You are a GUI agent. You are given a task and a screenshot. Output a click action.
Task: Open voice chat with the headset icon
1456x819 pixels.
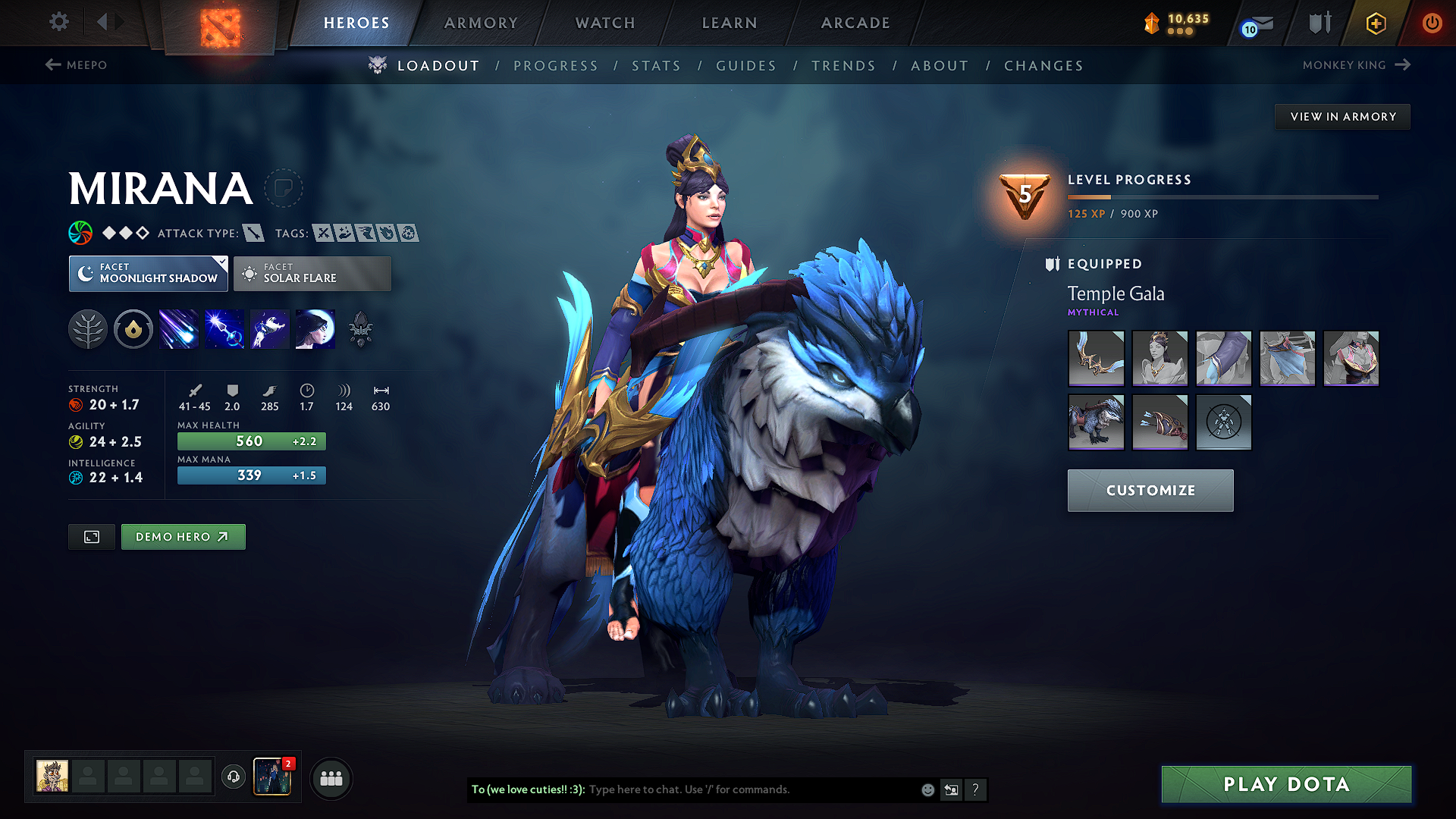coord(233,778)
